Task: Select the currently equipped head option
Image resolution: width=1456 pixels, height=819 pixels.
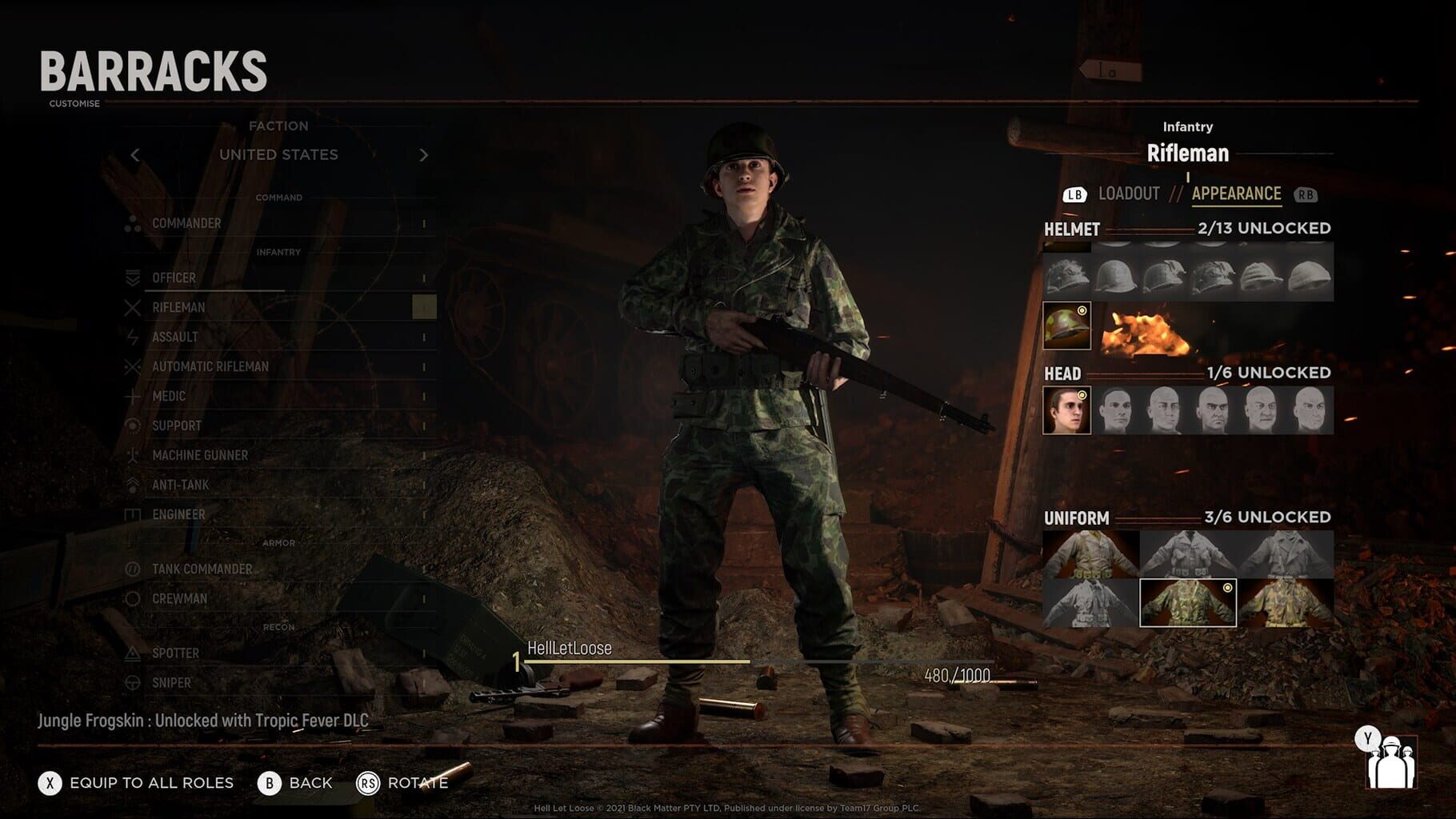Action: (1066, 409)
